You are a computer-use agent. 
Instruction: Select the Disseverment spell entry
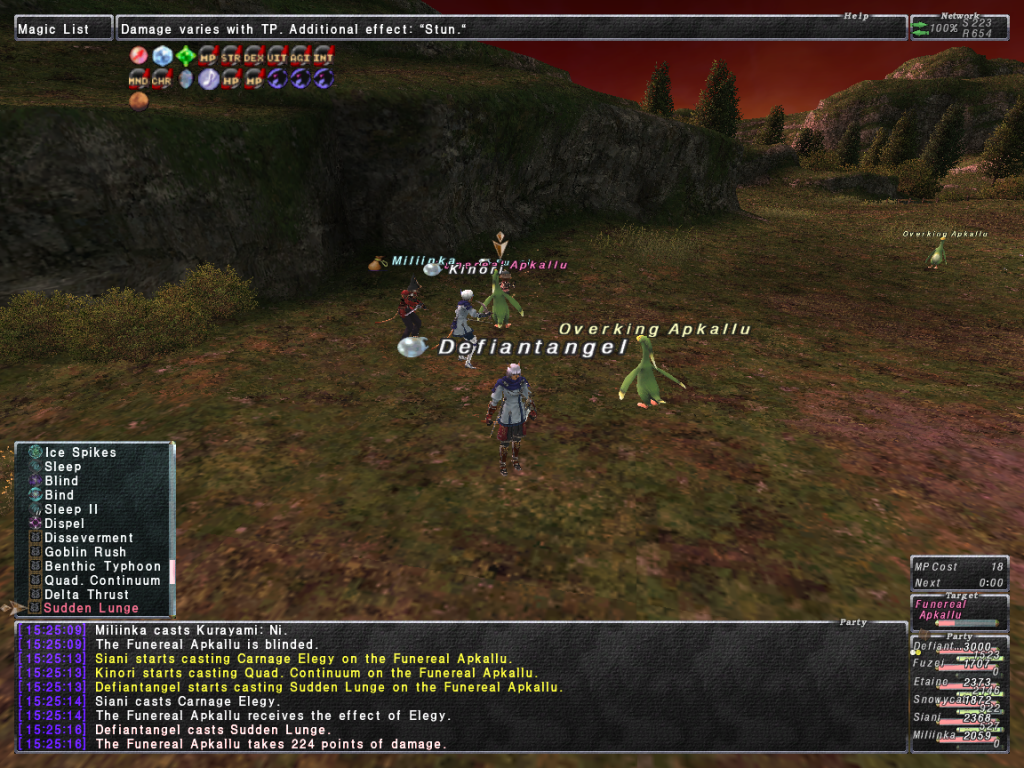coord(88,538)
